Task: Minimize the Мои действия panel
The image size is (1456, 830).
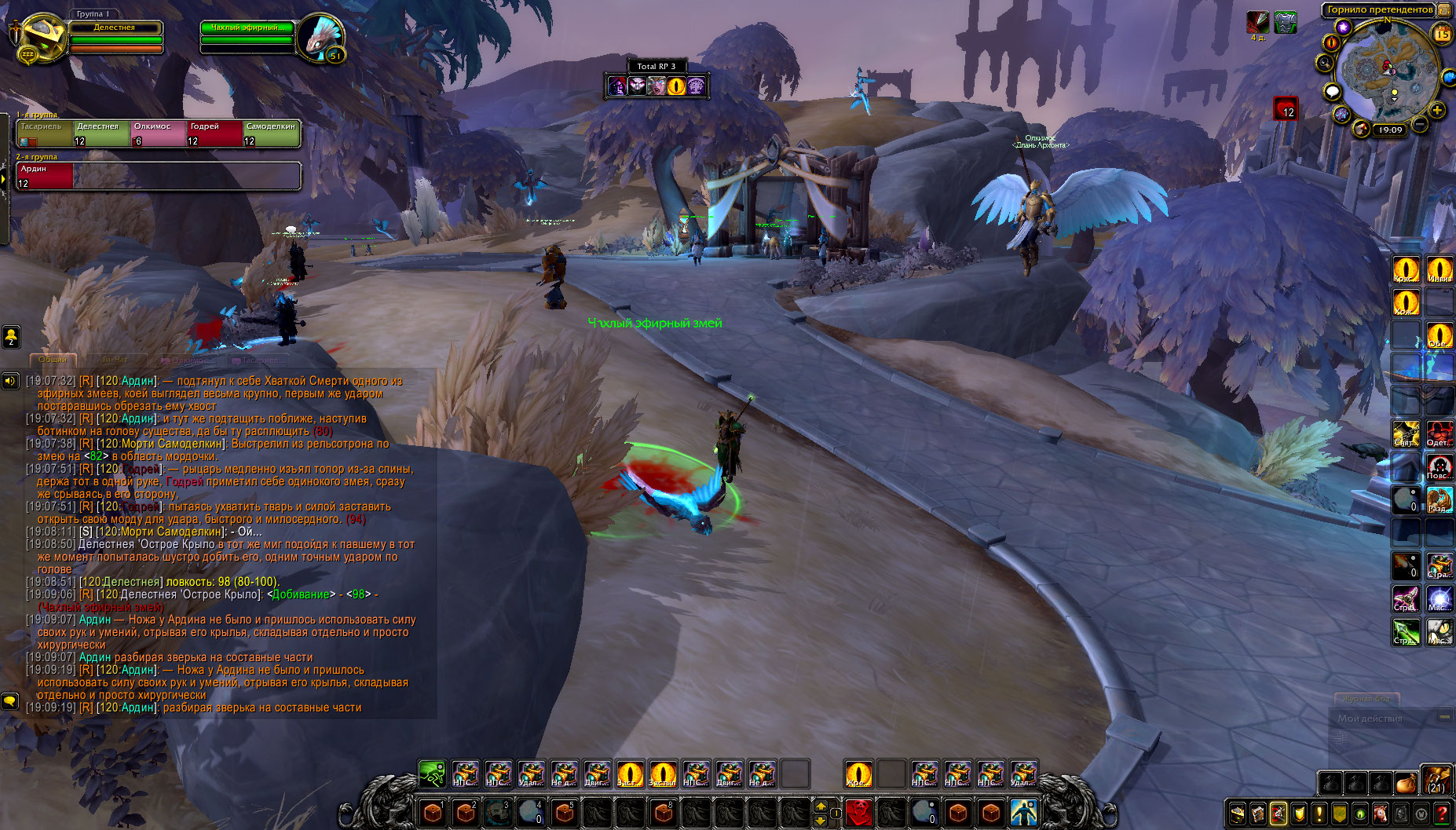Action: click(1443, 717)
